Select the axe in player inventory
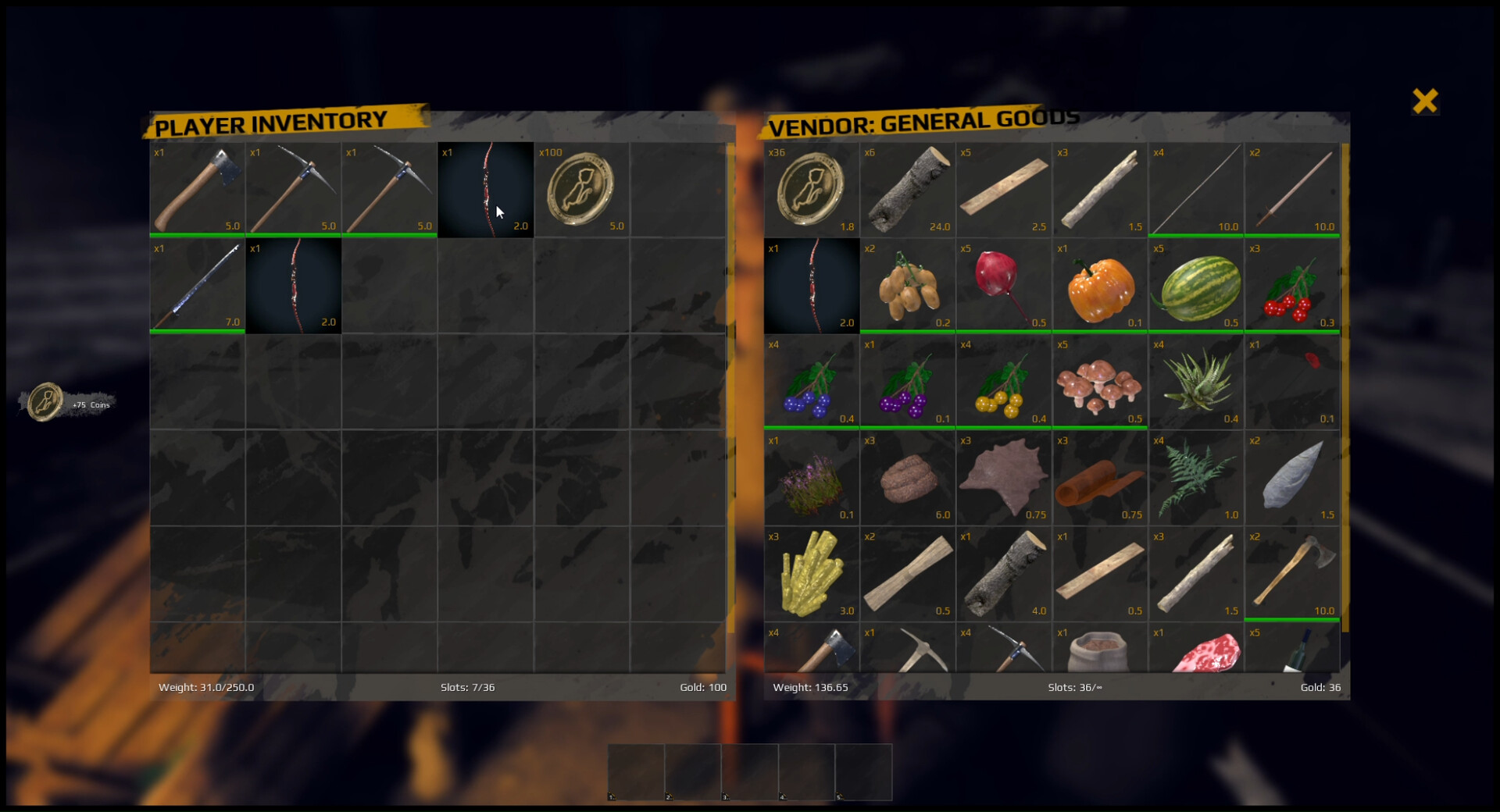Screen dimensions: 1500x812 click(197, 189)
